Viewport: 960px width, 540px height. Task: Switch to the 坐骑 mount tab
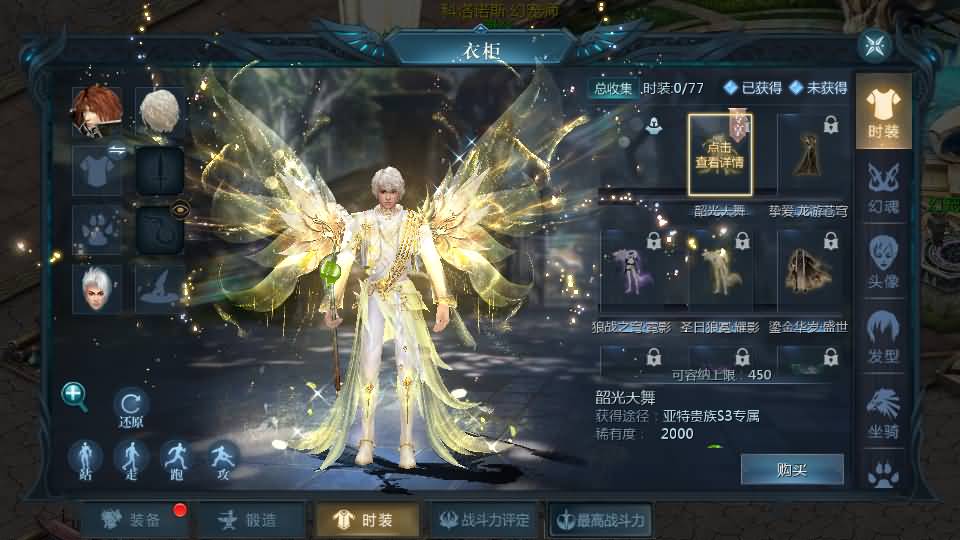coord(883,411)
